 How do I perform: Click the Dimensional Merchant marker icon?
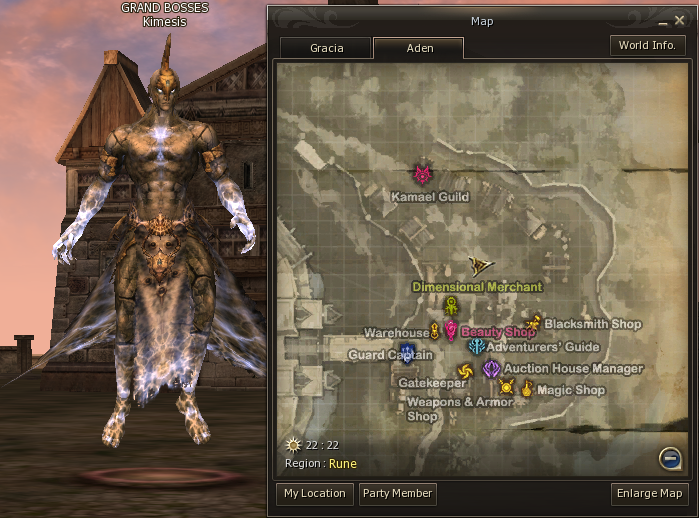pos(451,305)
